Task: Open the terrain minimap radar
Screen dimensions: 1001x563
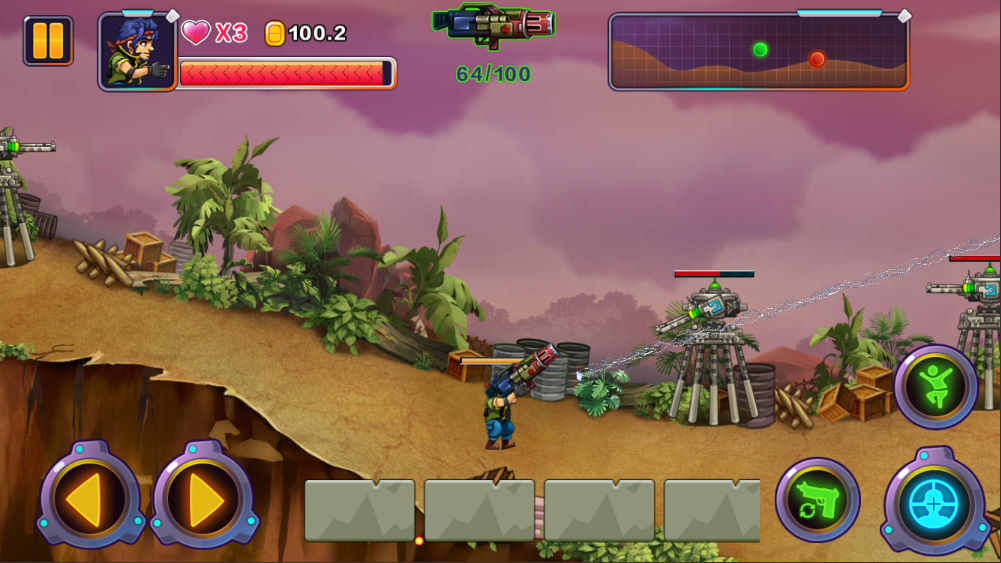Action: click(x=758, y=52)
